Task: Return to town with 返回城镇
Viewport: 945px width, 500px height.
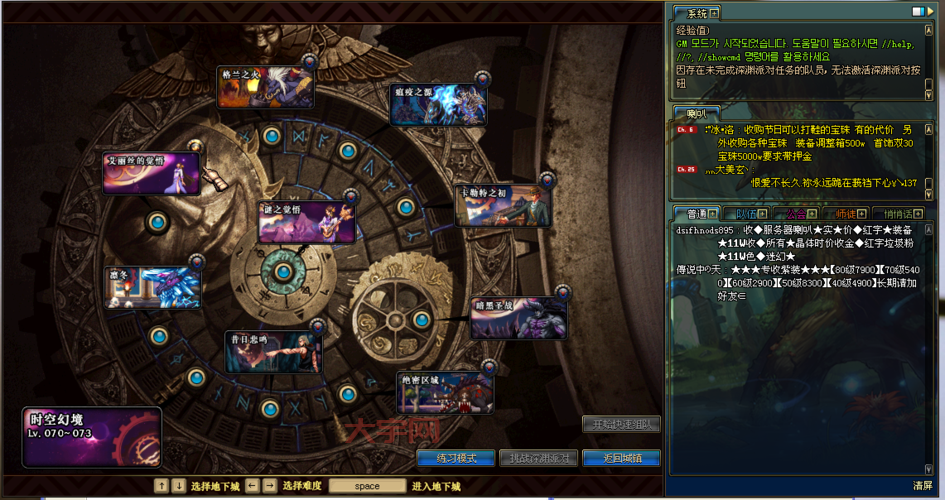Action: [621, 458]
